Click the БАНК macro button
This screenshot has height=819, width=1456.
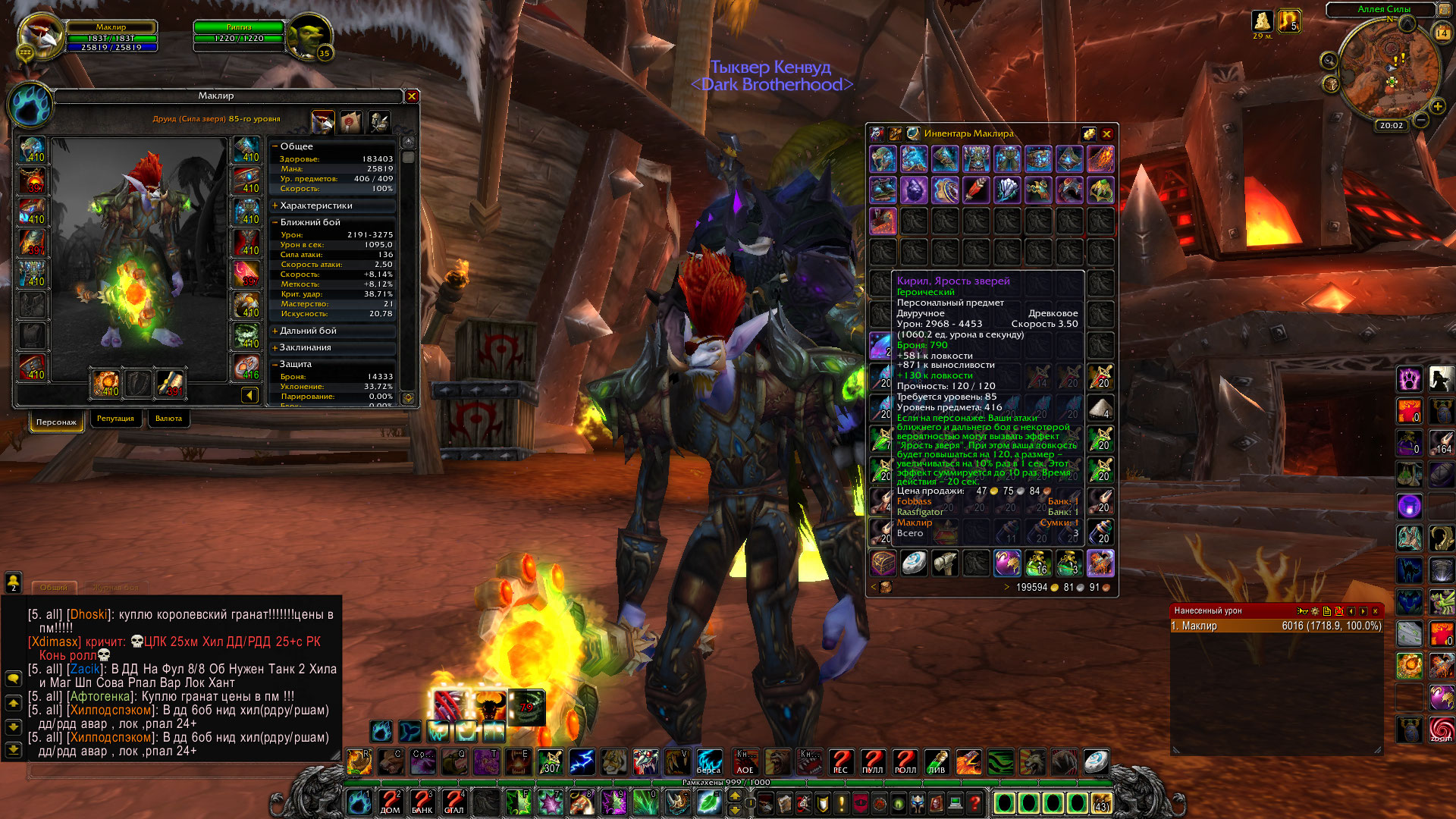point(422,802)
